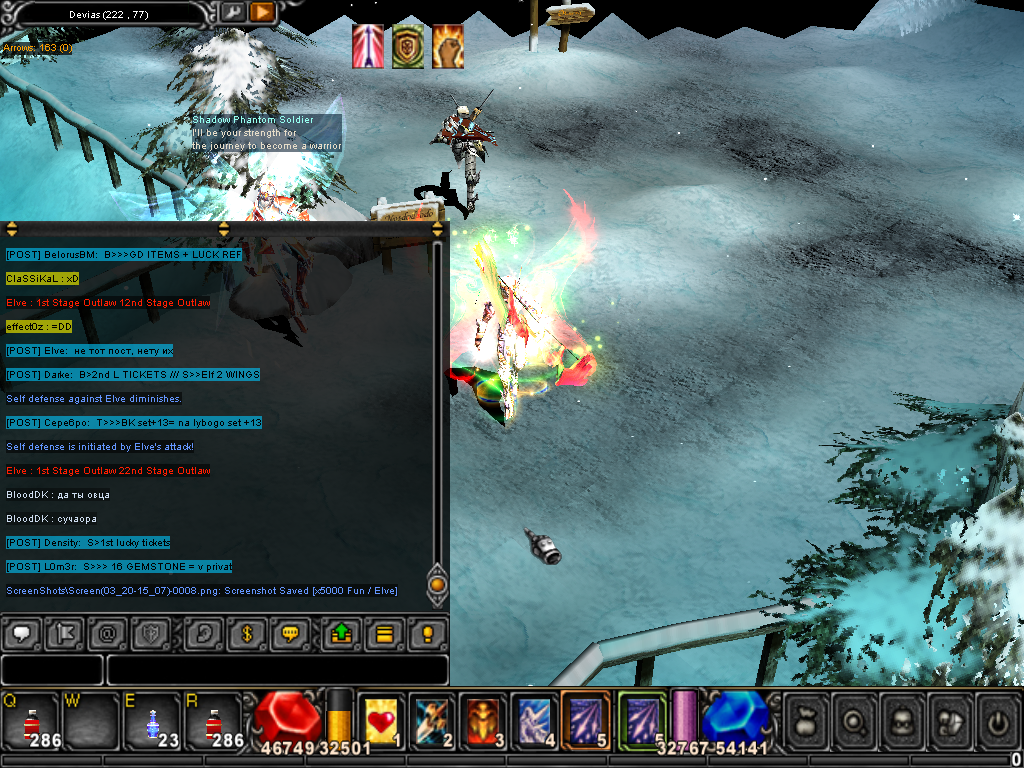
Task: Click the green up-arrow chat button
Action: [340, 634]
